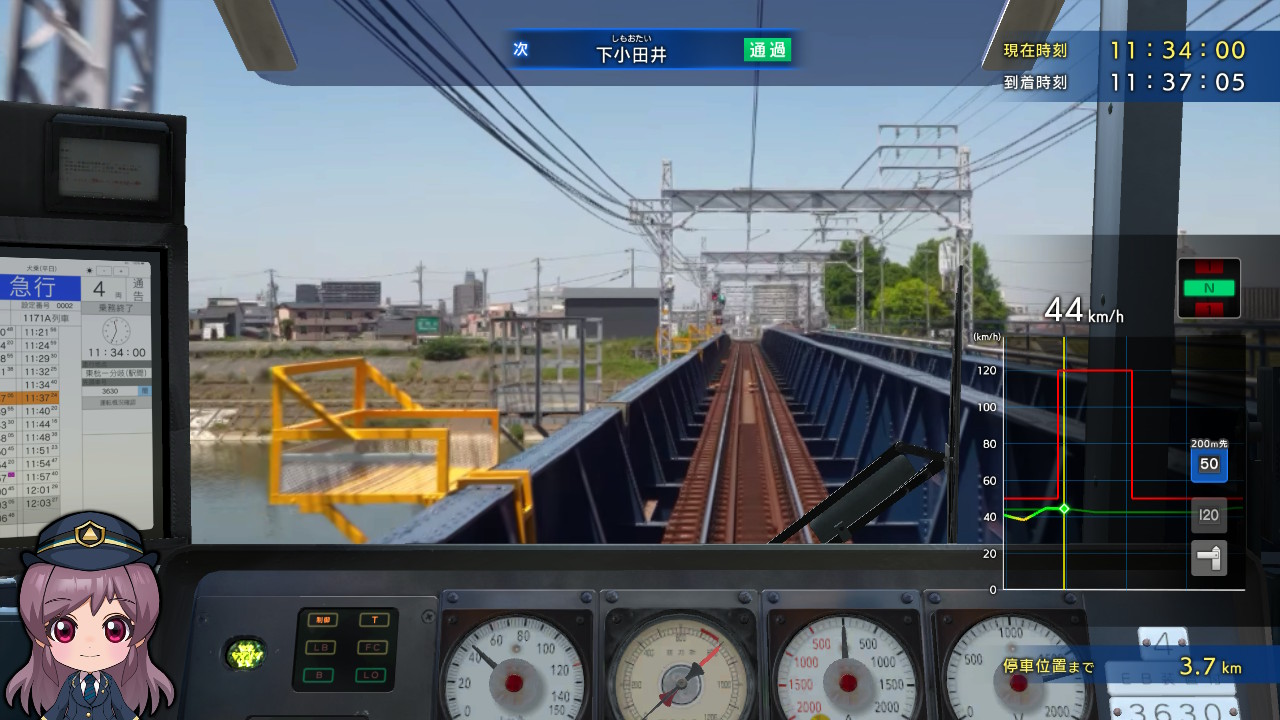This screenshot has width=1280, height=720.
Task: Click the green diamond speed marker on the graph
Action: [1065, 508]
